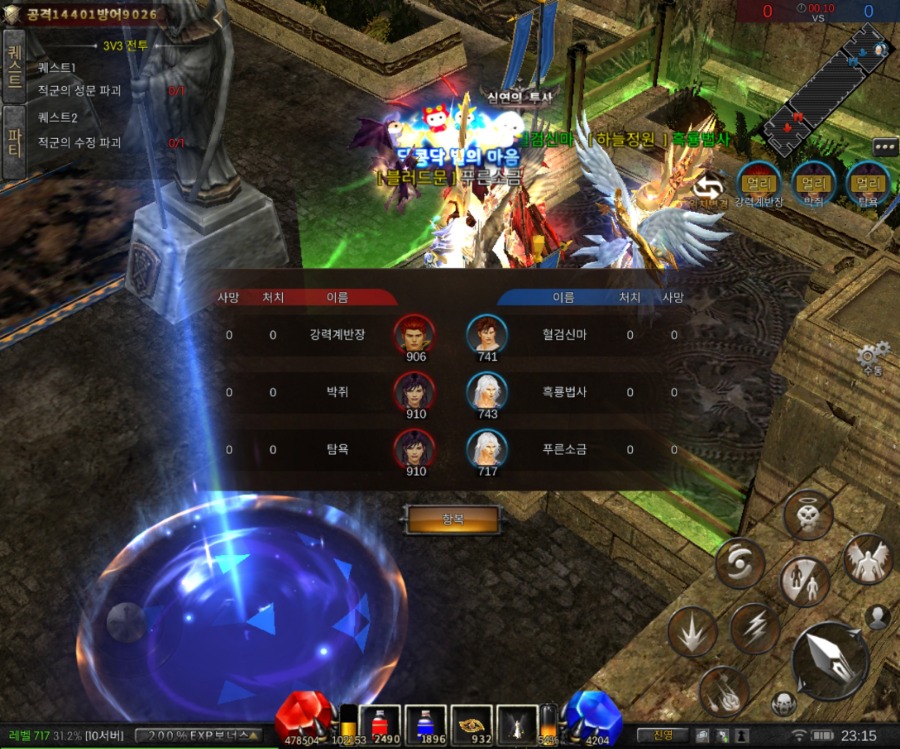The image size is (900, 749).
Task: Use the main blade attack button
Action: click(x=829, y=660)
